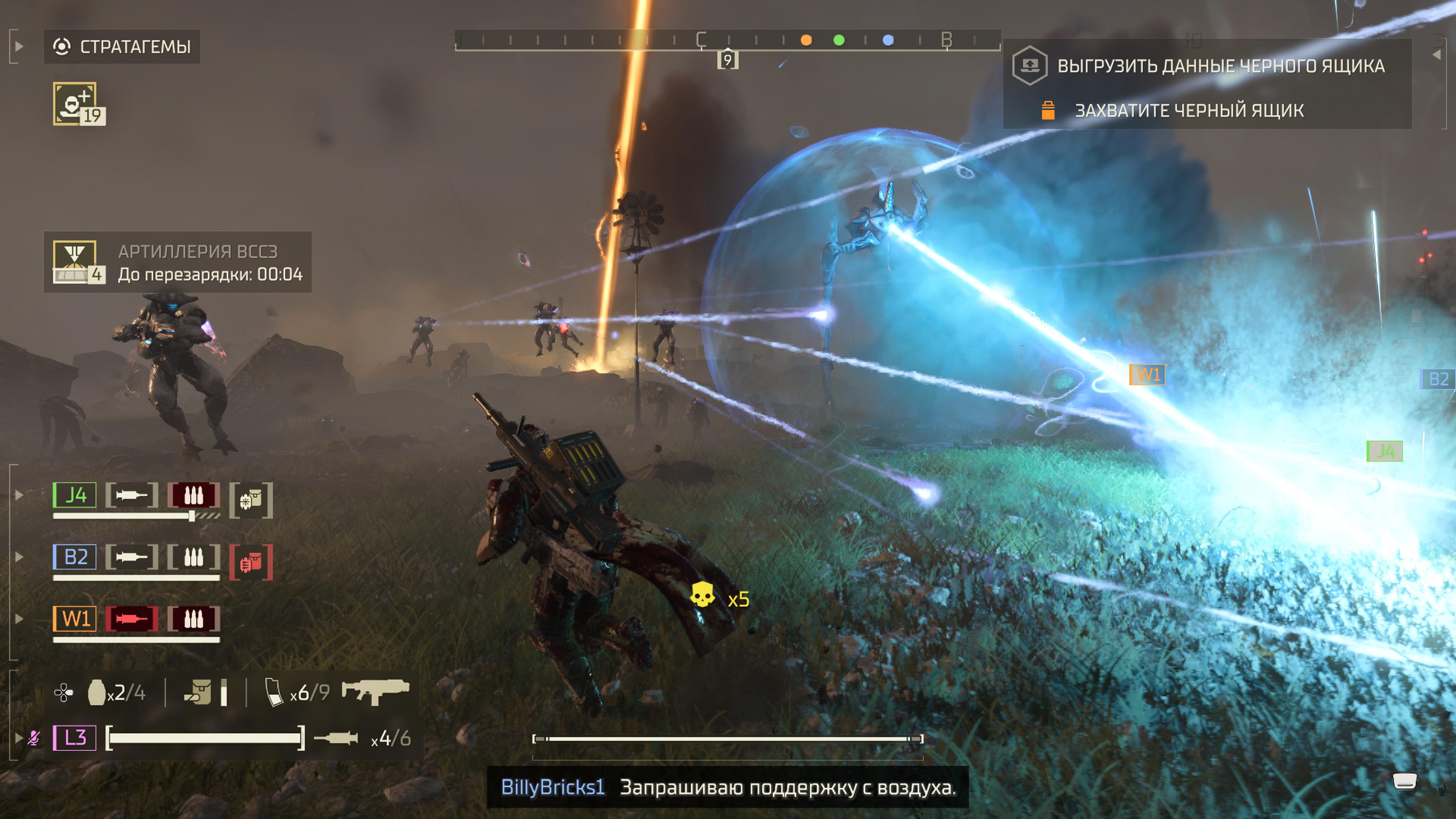The height and width of the screenshot is (819, 1456).
Task: Click J4's backpack supply icon
Action: pyautogui.click(x=251, y=500)
